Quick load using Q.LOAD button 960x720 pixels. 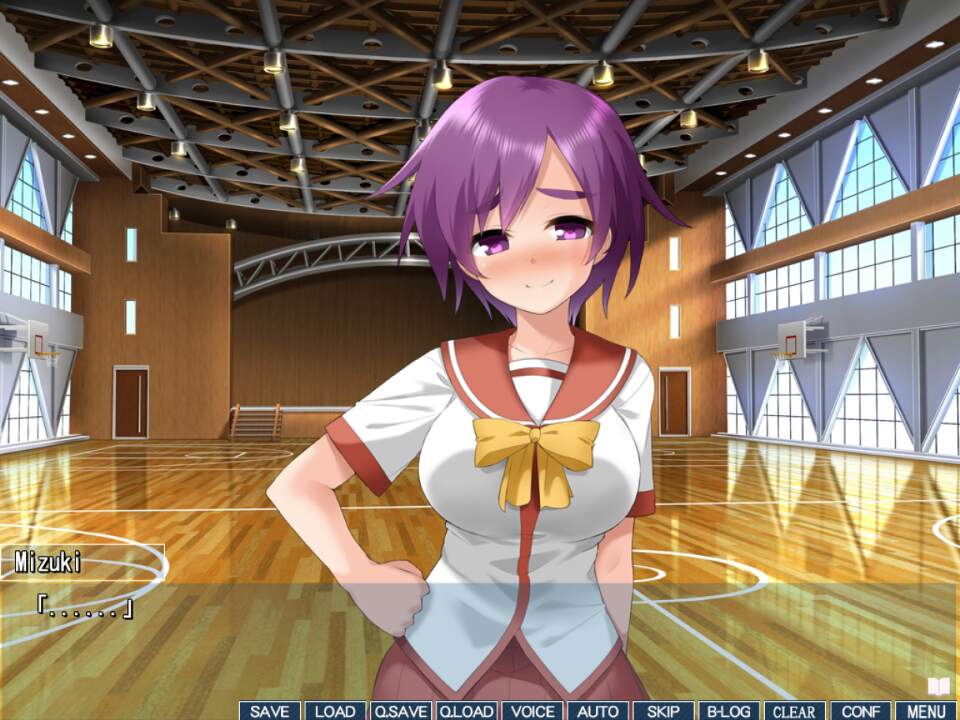point(466,711)
